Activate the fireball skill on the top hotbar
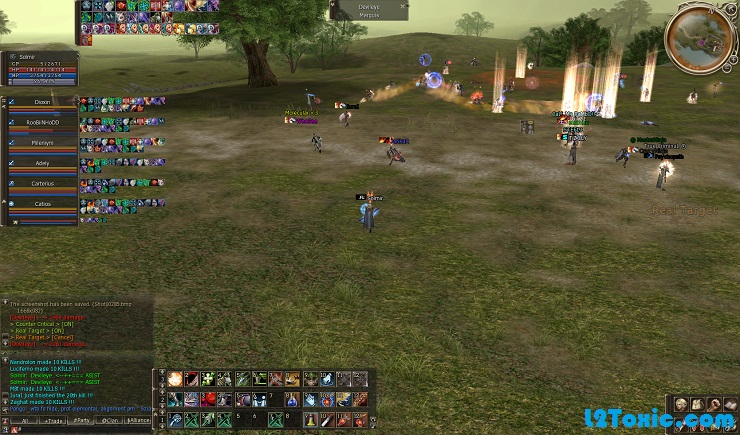The height and width of the screenshot is (435, 740). 175,379
